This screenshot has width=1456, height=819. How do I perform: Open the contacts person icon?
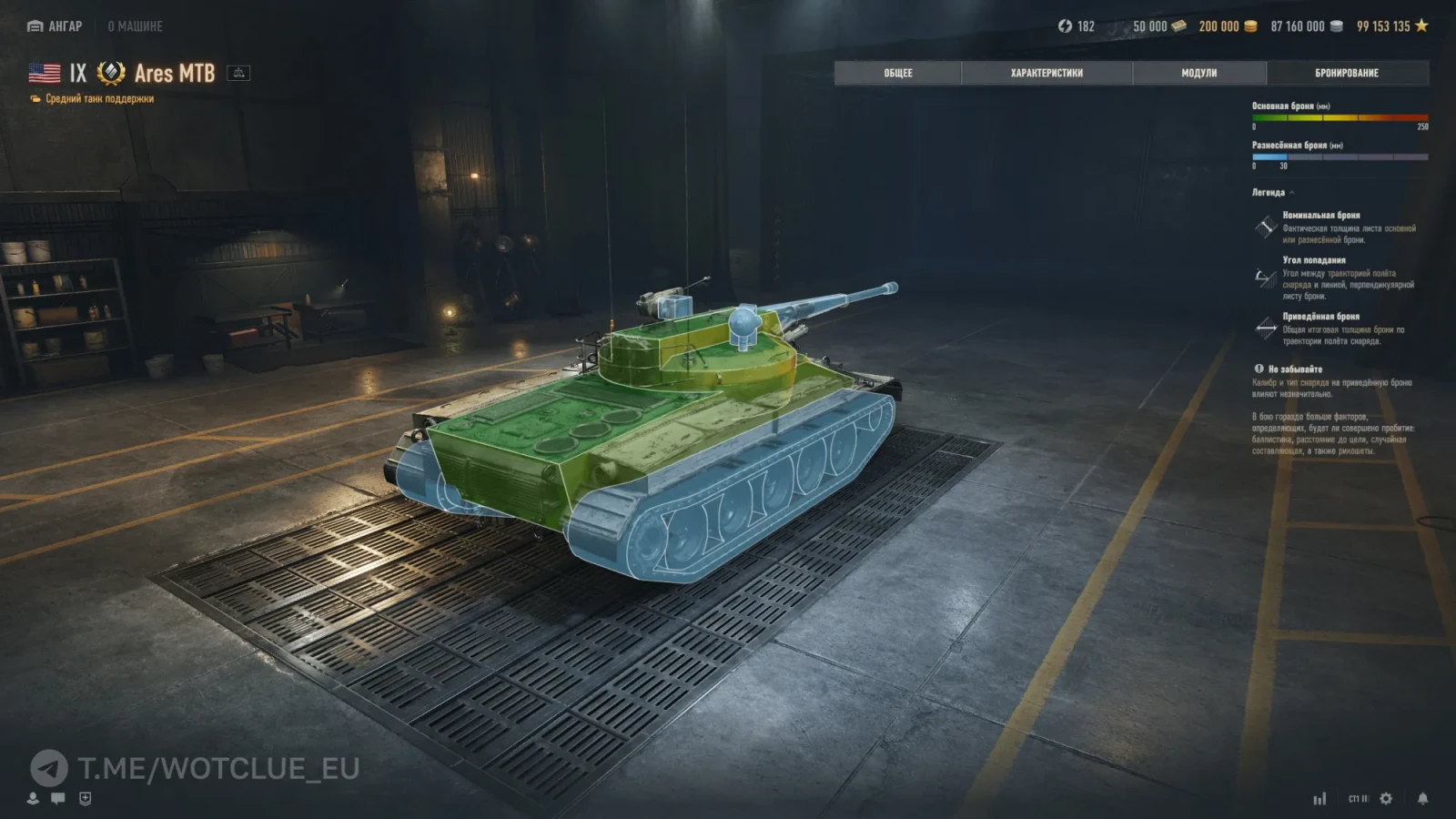[33, 798]
